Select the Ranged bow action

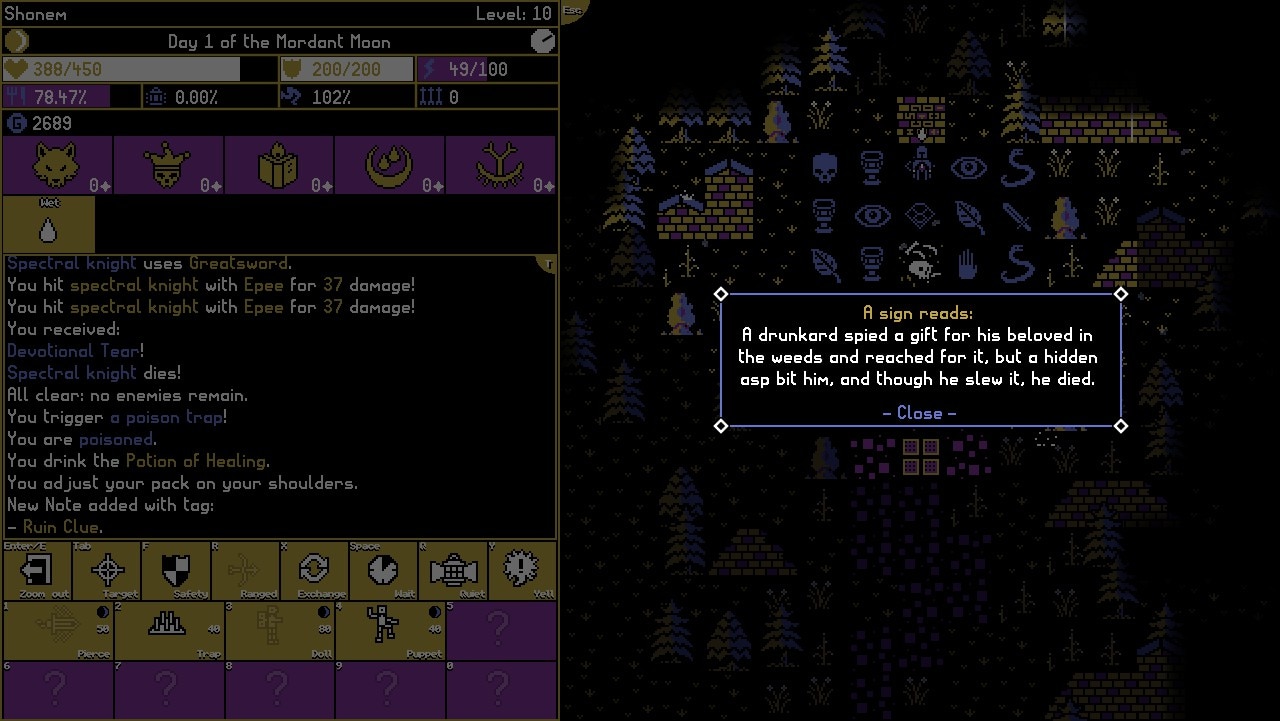[x=245, y=571]
